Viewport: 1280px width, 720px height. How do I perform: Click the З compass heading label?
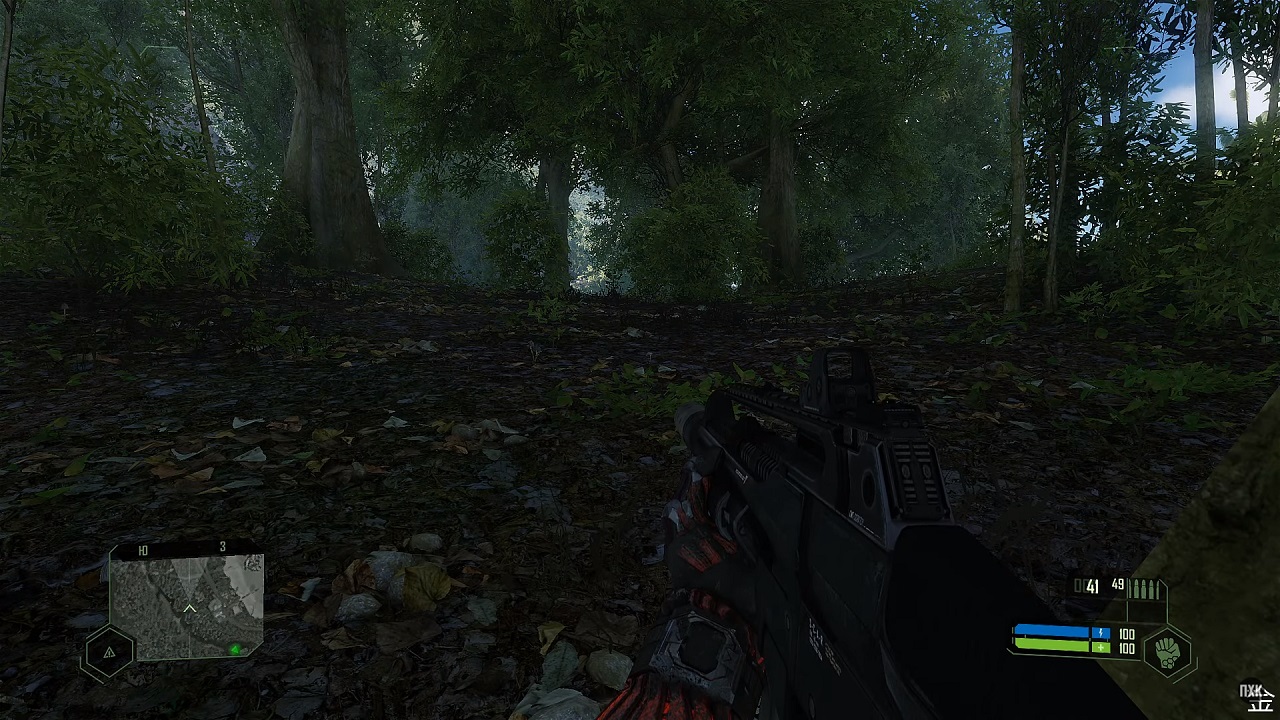point(222,547)
